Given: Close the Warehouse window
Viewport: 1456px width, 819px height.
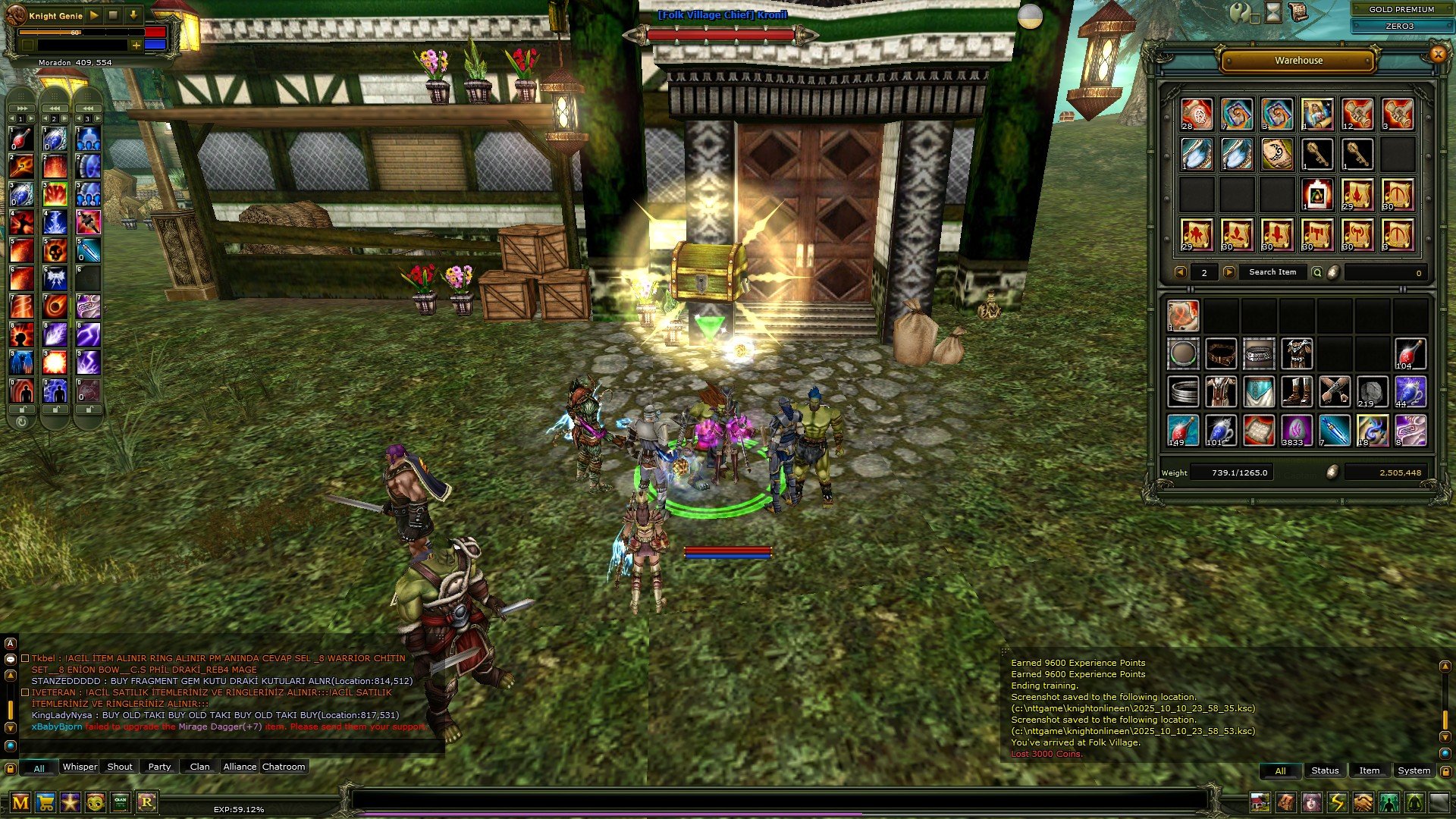Looking at the screenshot, I should coord(1437,54).
